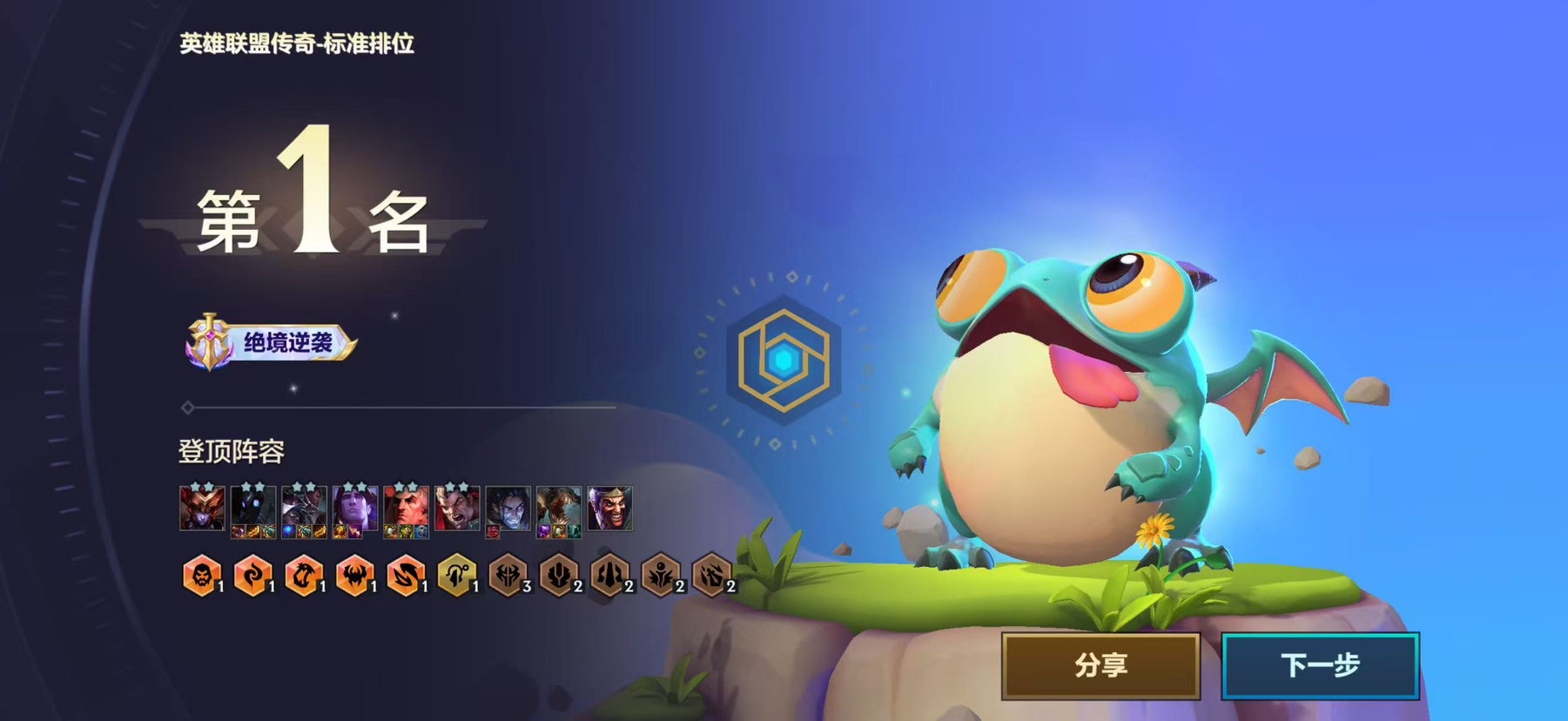The width and height of the screenshot is (1568, 721).
Task: View the bronze trait icon with count 3
Action: click(508, 576)
